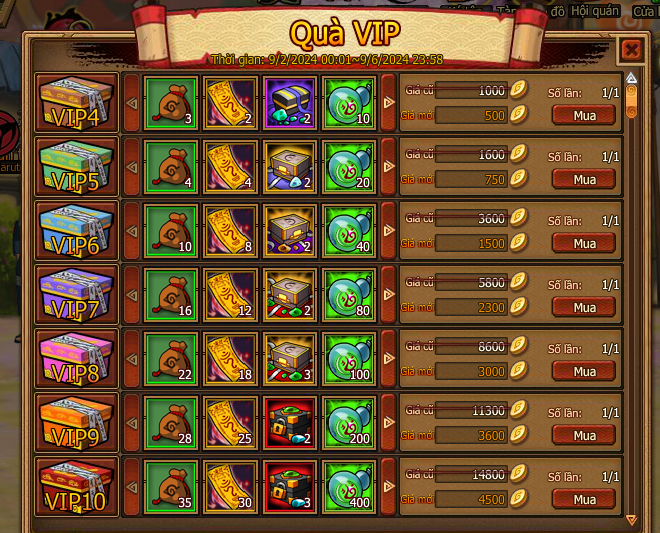
Task: Buy the VIP9 gift pack
Action: coord(584,436)
